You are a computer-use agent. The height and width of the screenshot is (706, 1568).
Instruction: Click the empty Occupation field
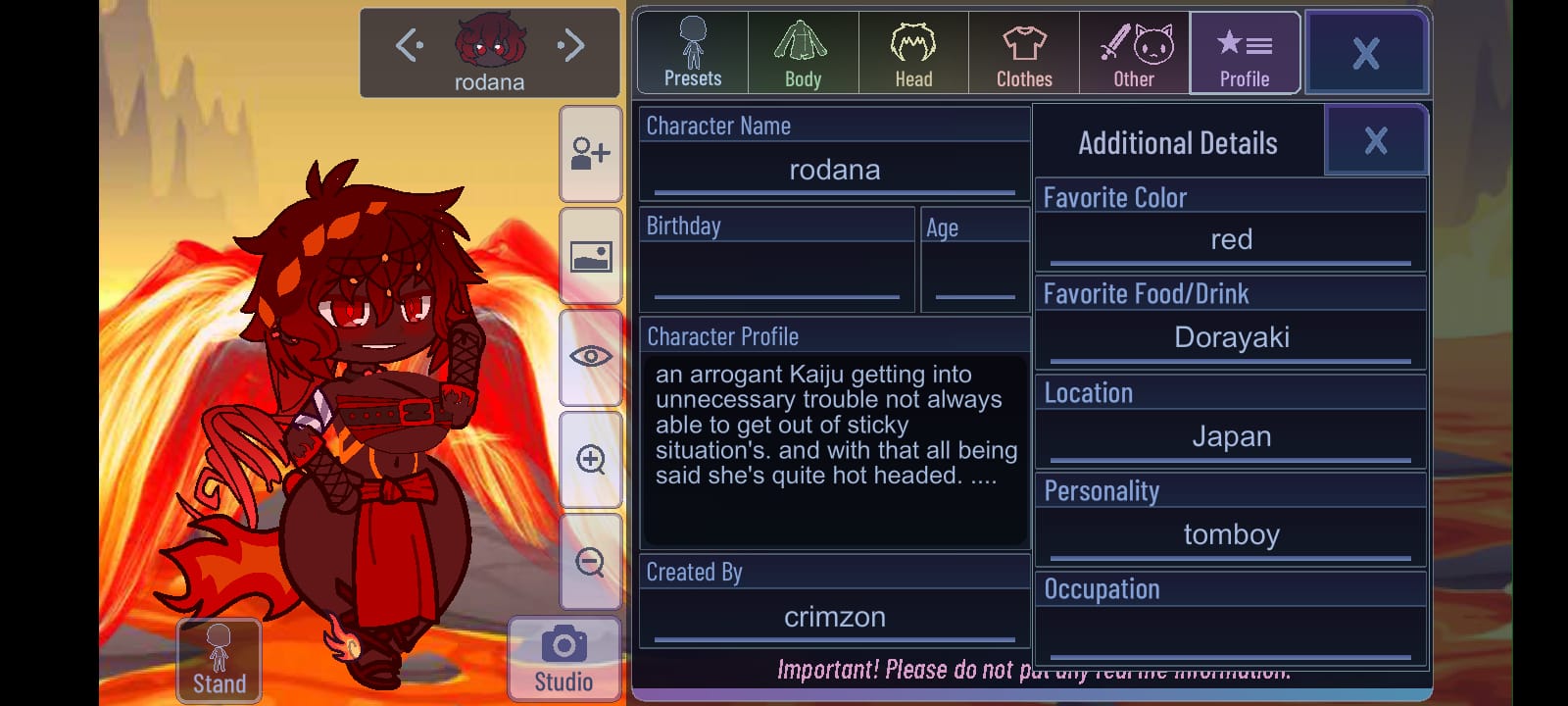click(x=1231, y=633)
